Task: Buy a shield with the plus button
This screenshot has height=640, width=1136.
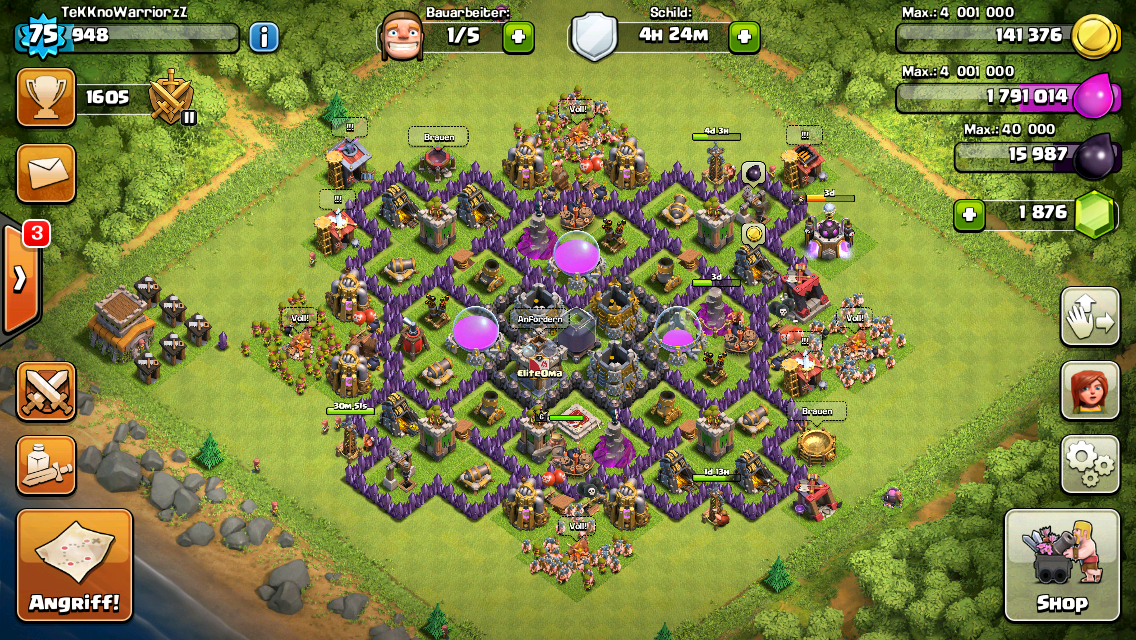Action: (744, 37)
